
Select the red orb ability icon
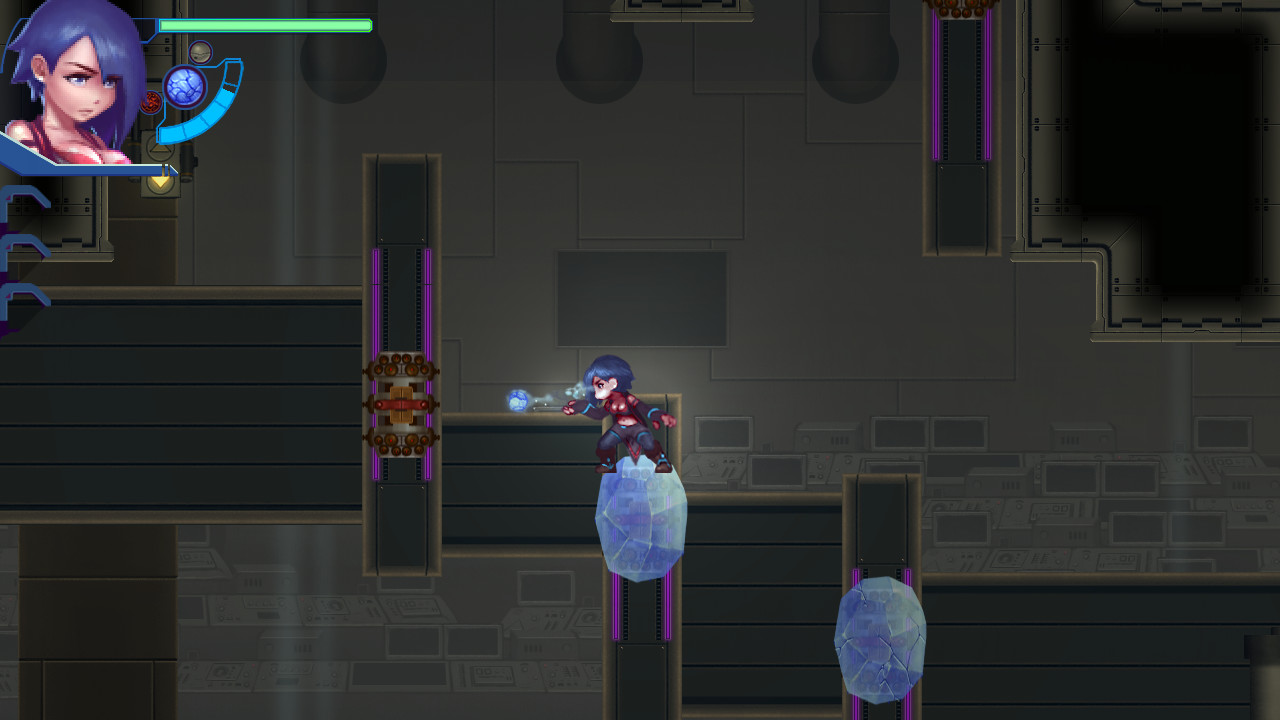[x=152, y=101]
